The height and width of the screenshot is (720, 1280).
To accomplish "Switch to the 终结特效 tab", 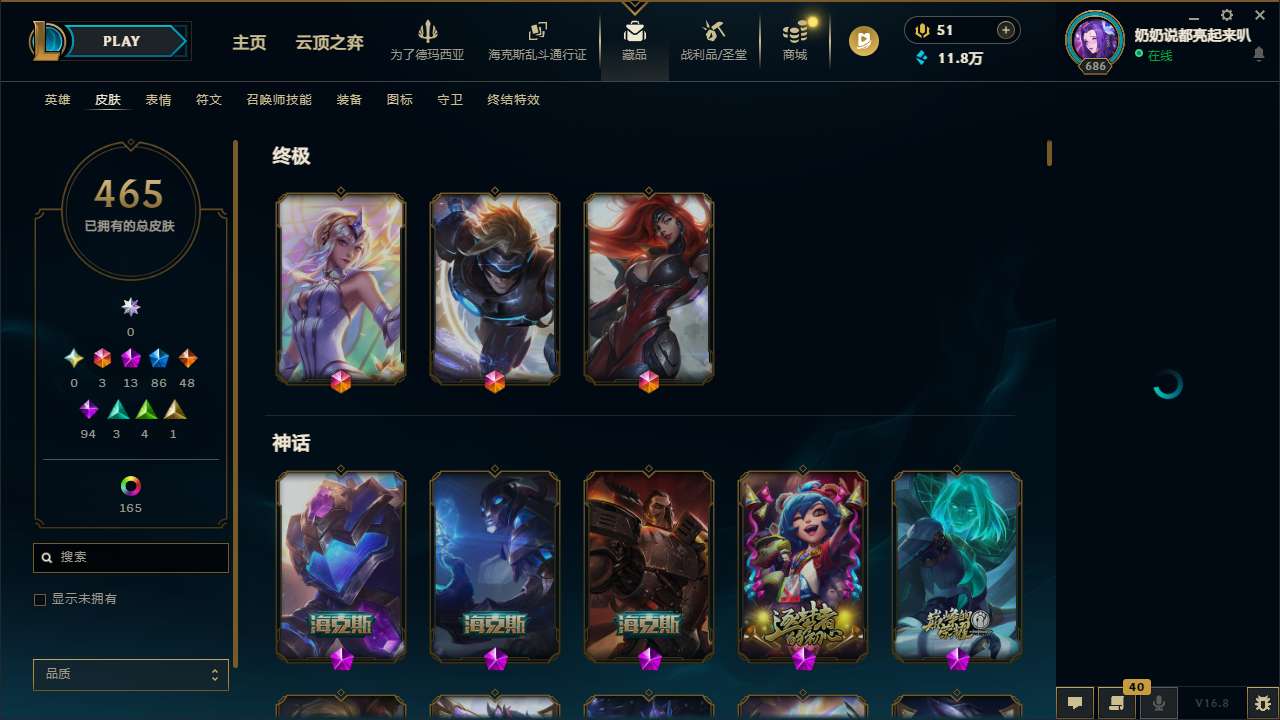I will [x=513, y=100].
